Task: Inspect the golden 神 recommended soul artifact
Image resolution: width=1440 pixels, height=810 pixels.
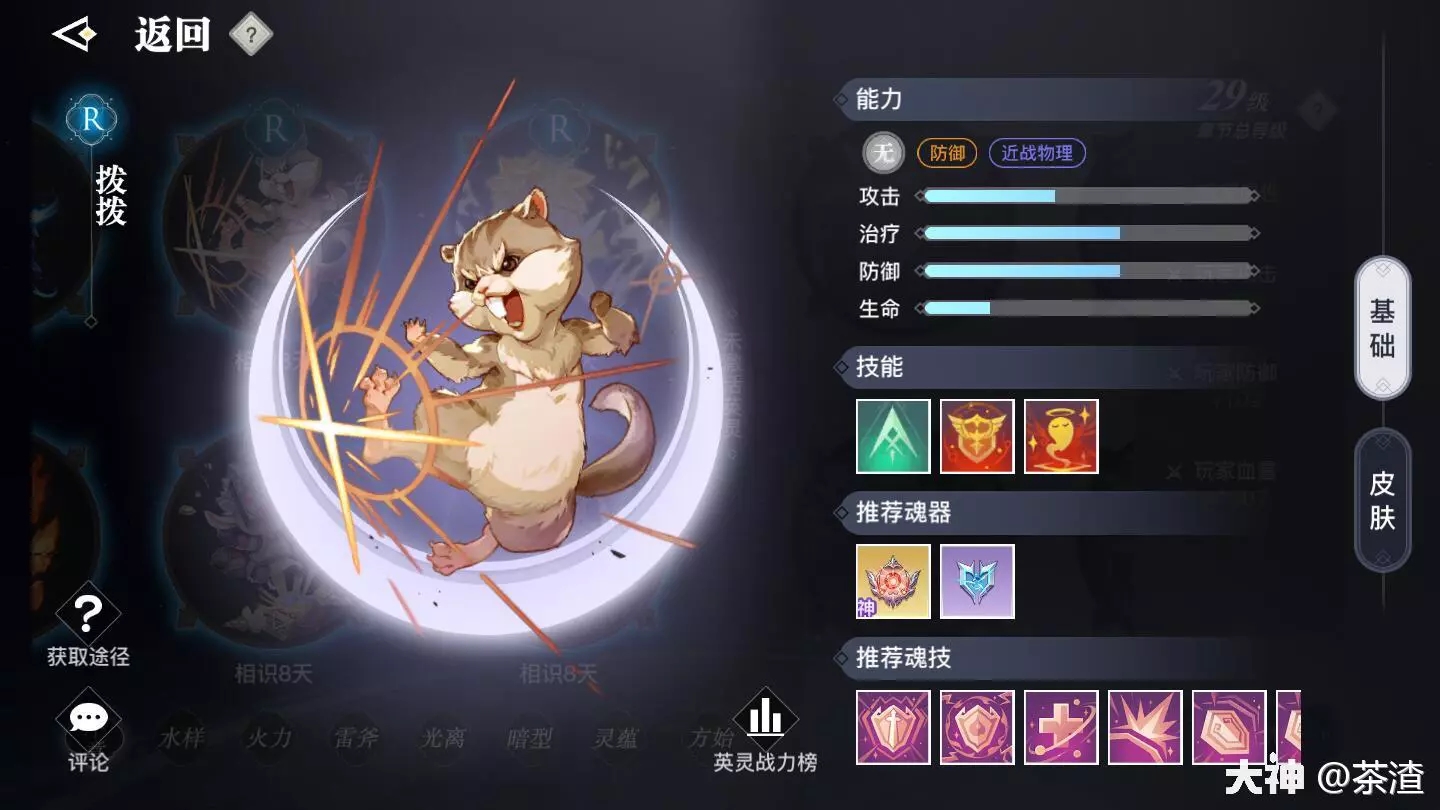Action: [x=893, y=581]
